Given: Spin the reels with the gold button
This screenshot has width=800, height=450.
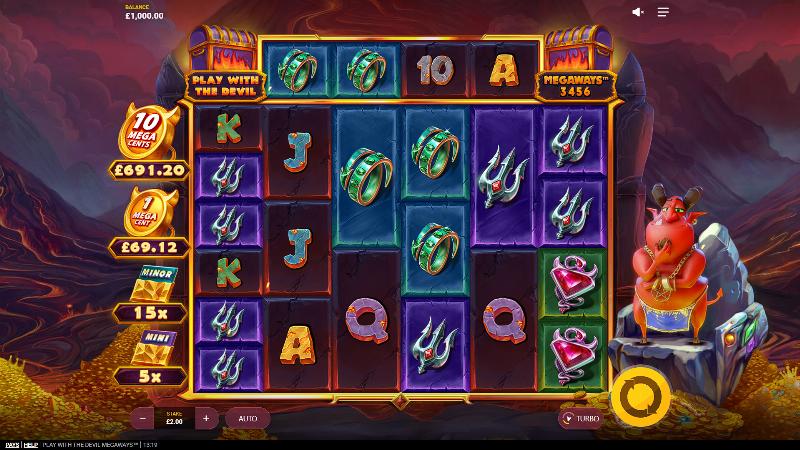Looking at the screenshot, I should pos(634,395).
